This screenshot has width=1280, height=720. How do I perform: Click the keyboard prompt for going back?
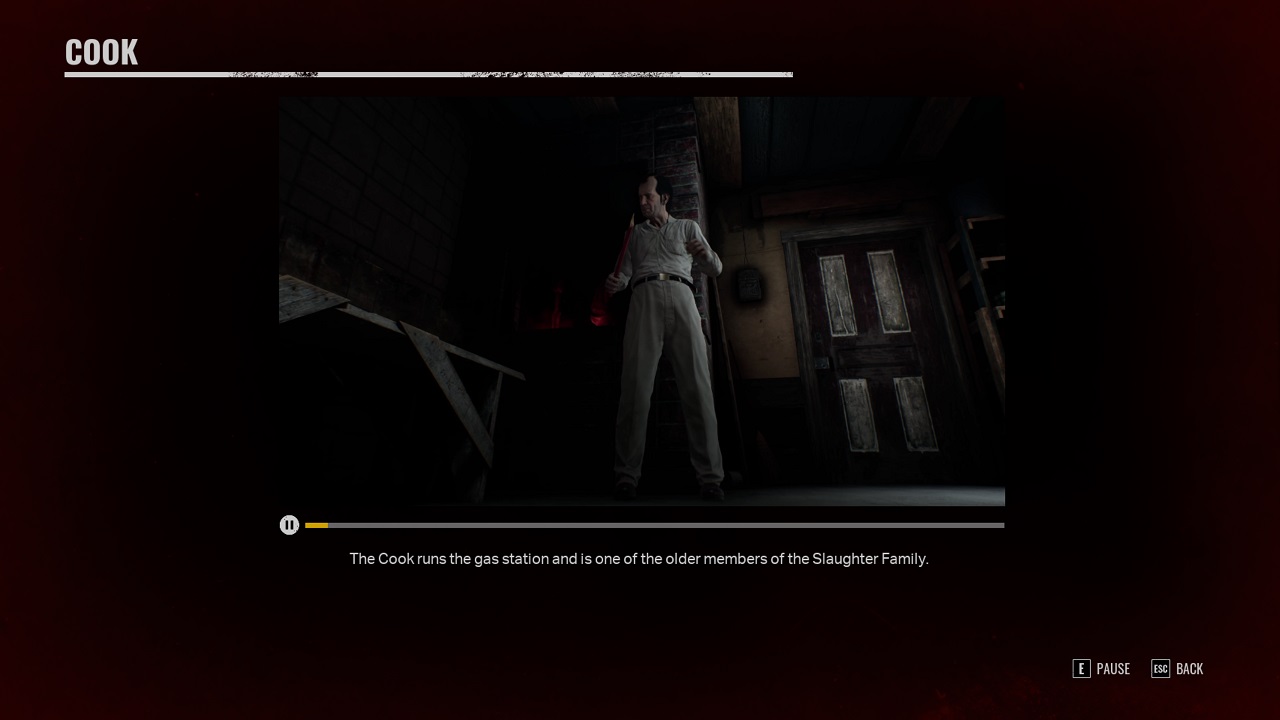click(x=1161, y=669)
